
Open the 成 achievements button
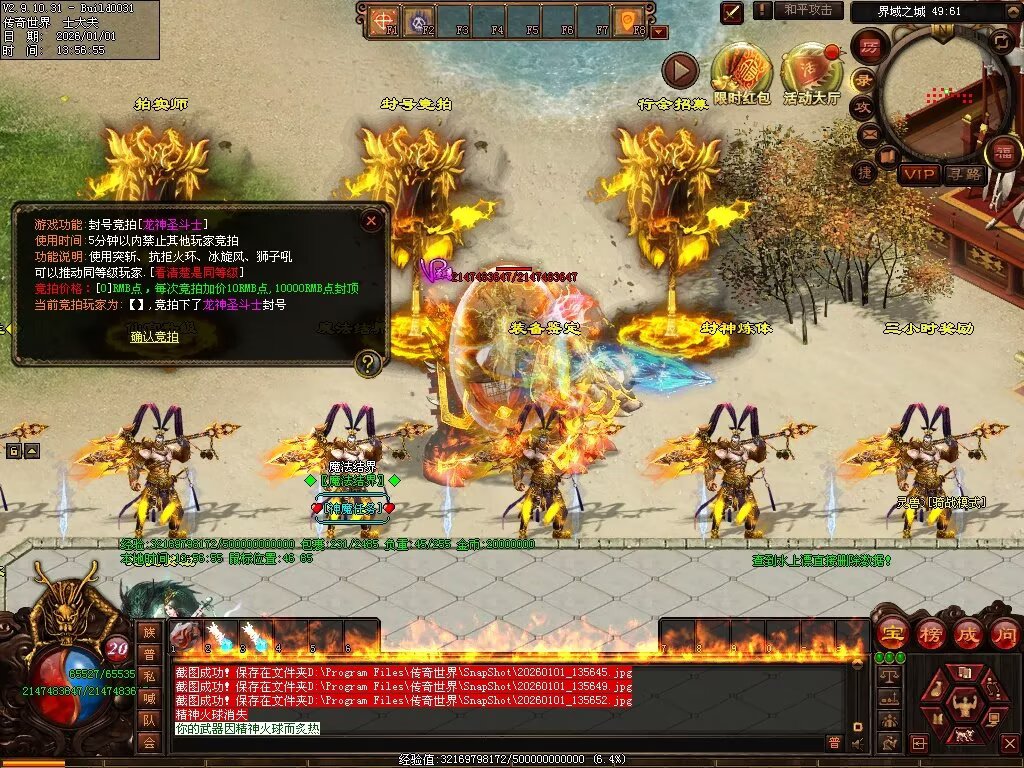[968, 633]
